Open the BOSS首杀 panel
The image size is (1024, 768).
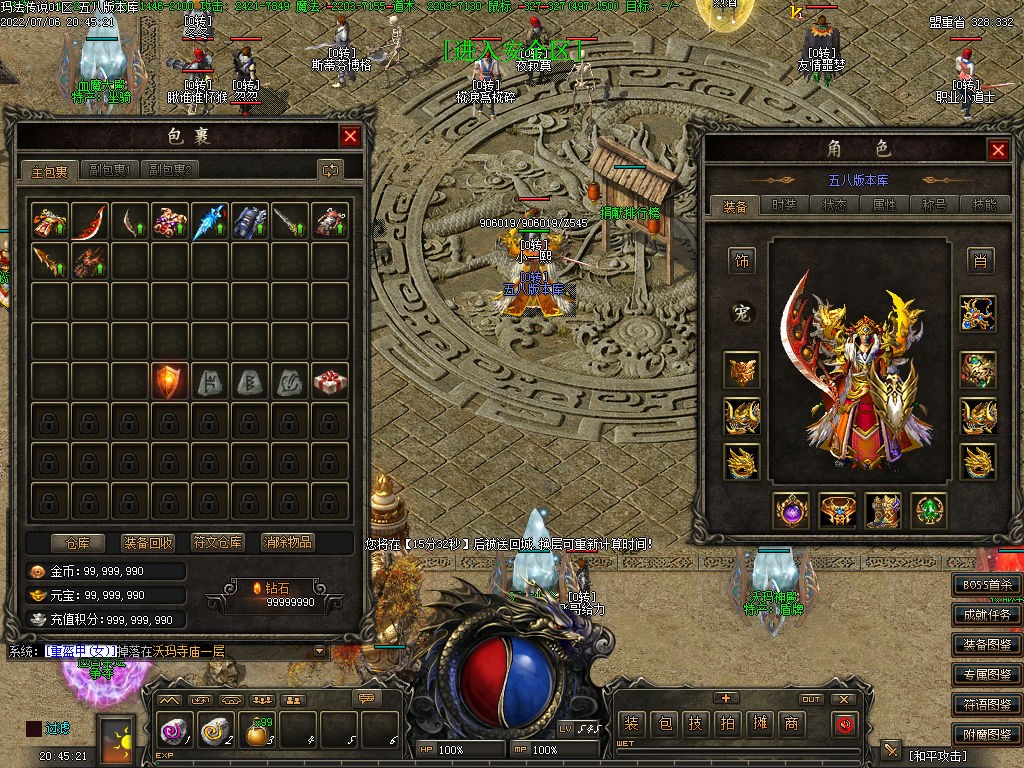(987, 585)
